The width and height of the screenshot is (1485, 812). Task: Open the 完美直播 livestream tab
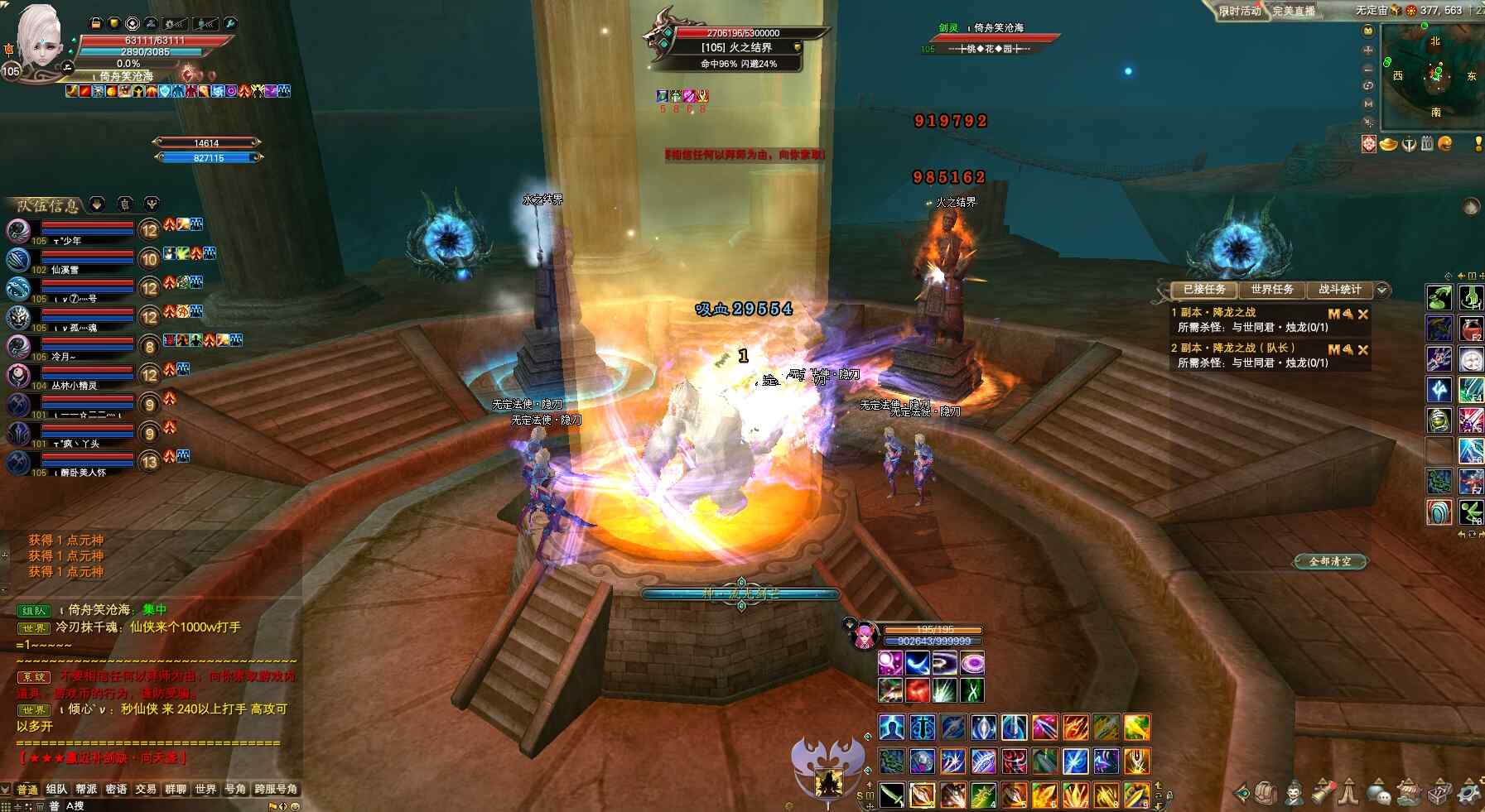coord(1294,11)
